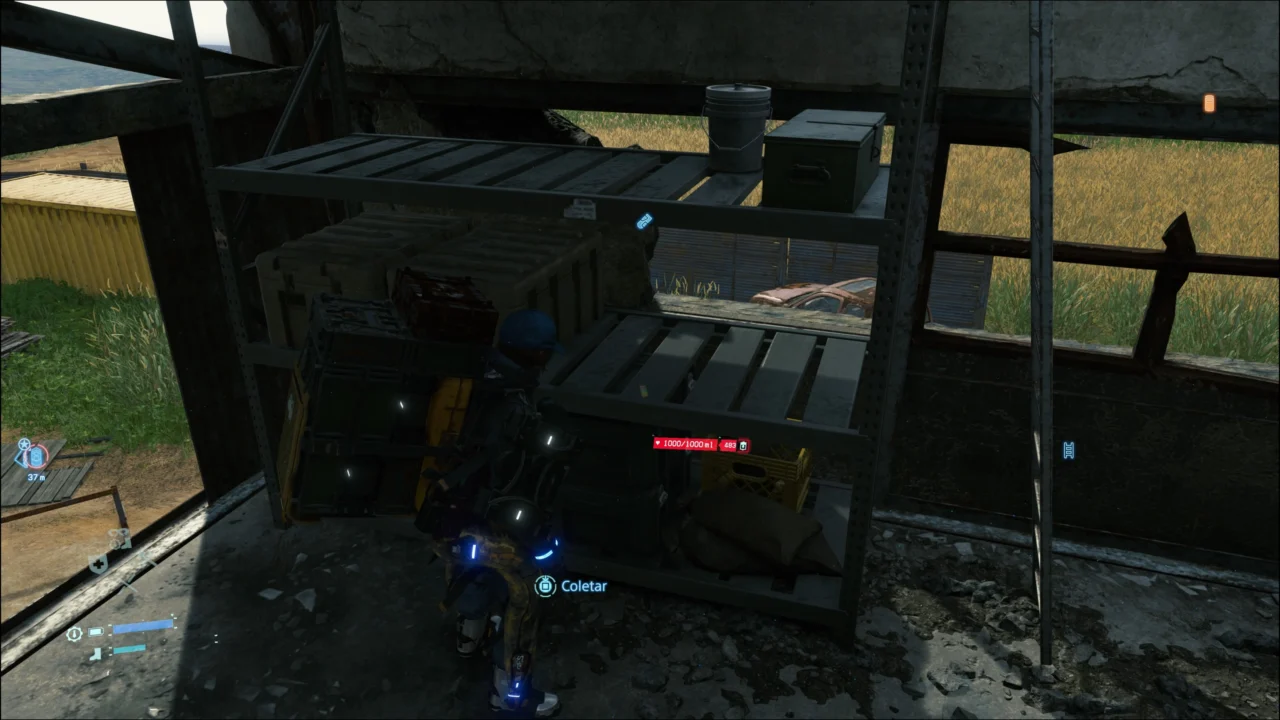This screenshot has width=1280, height=720.
Task: Click the circular square-button Coletar icon
Action: [545, 586]
